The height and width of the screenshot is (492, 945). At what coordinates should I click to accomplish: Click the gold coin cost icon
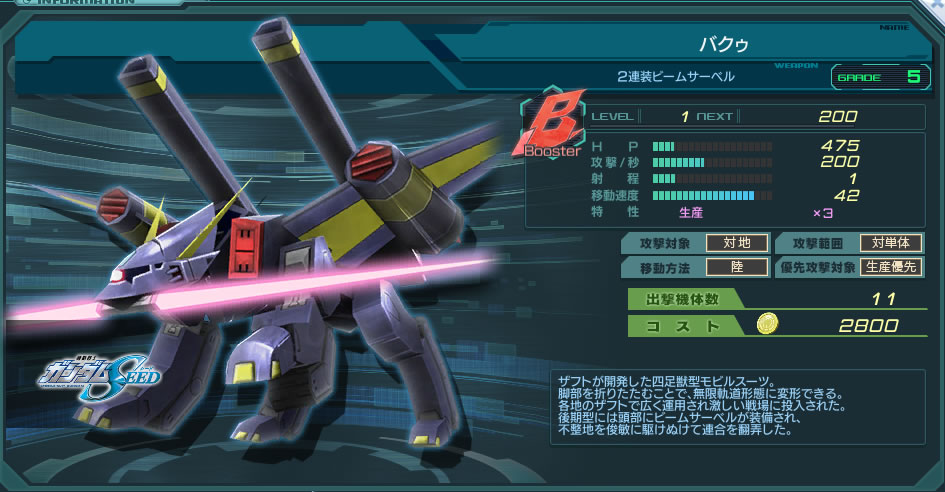767,324
